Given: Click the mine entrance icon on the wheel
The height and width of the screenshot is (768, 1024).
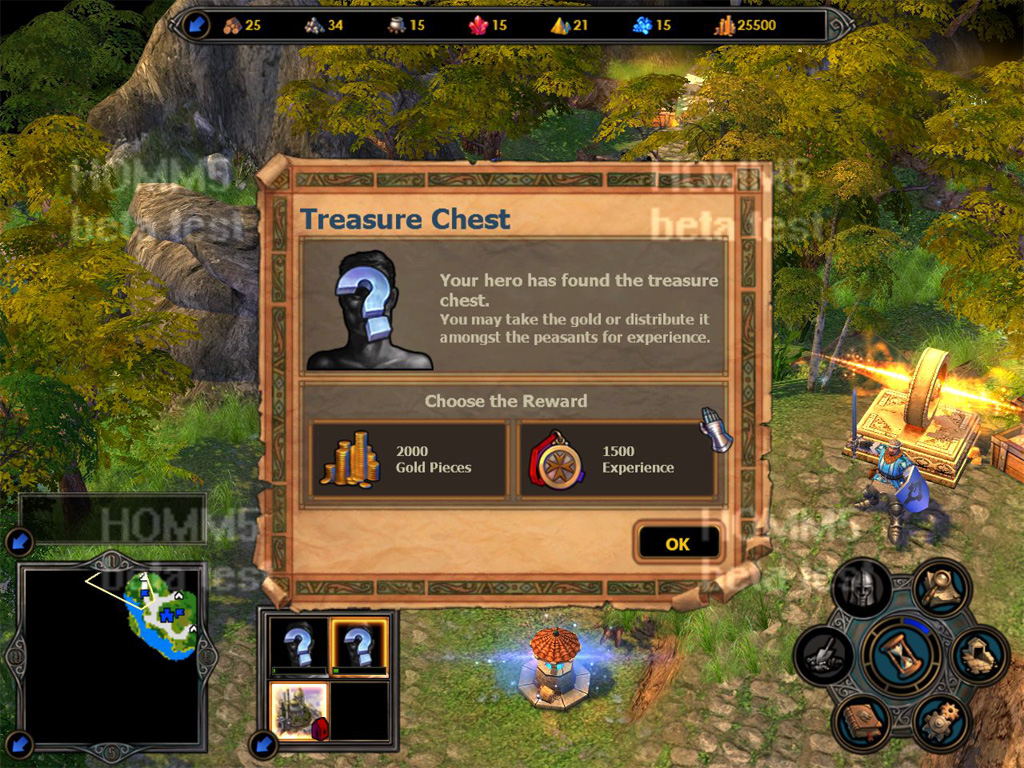Looking at the screenshot, I should point(979,656).
